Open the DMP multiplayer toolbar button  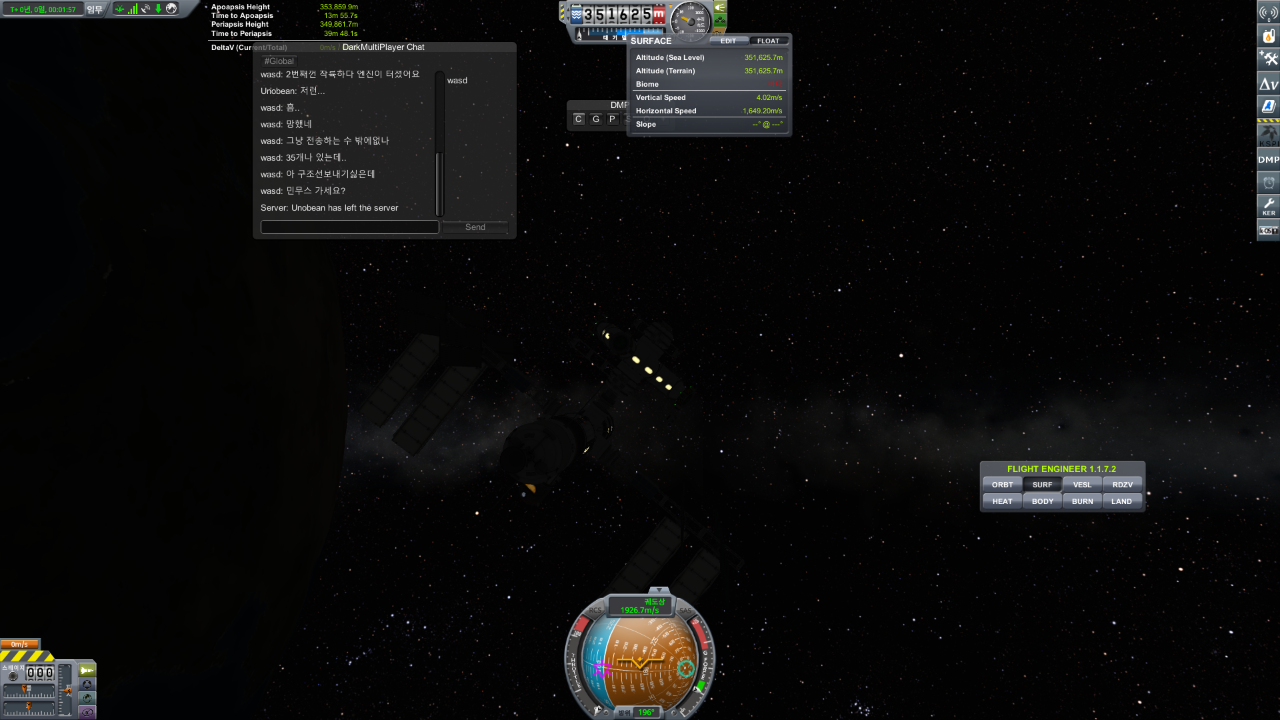[1268, 159]
